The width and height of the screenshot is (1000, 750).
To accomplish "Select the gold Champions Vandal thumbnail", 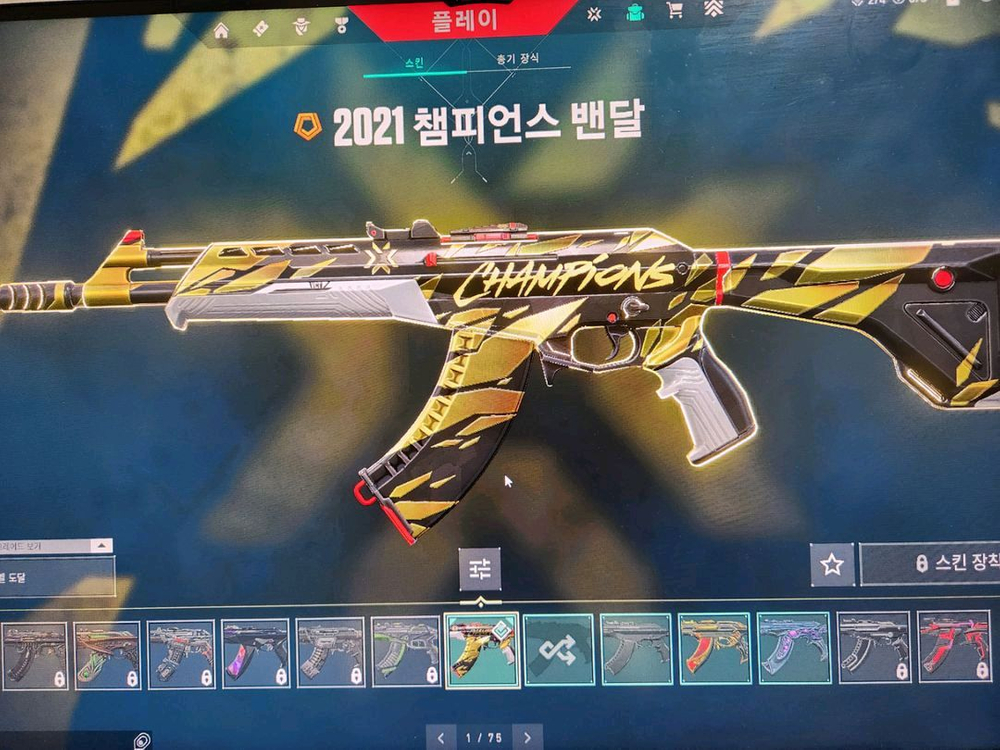I will (x=481, y=650).
